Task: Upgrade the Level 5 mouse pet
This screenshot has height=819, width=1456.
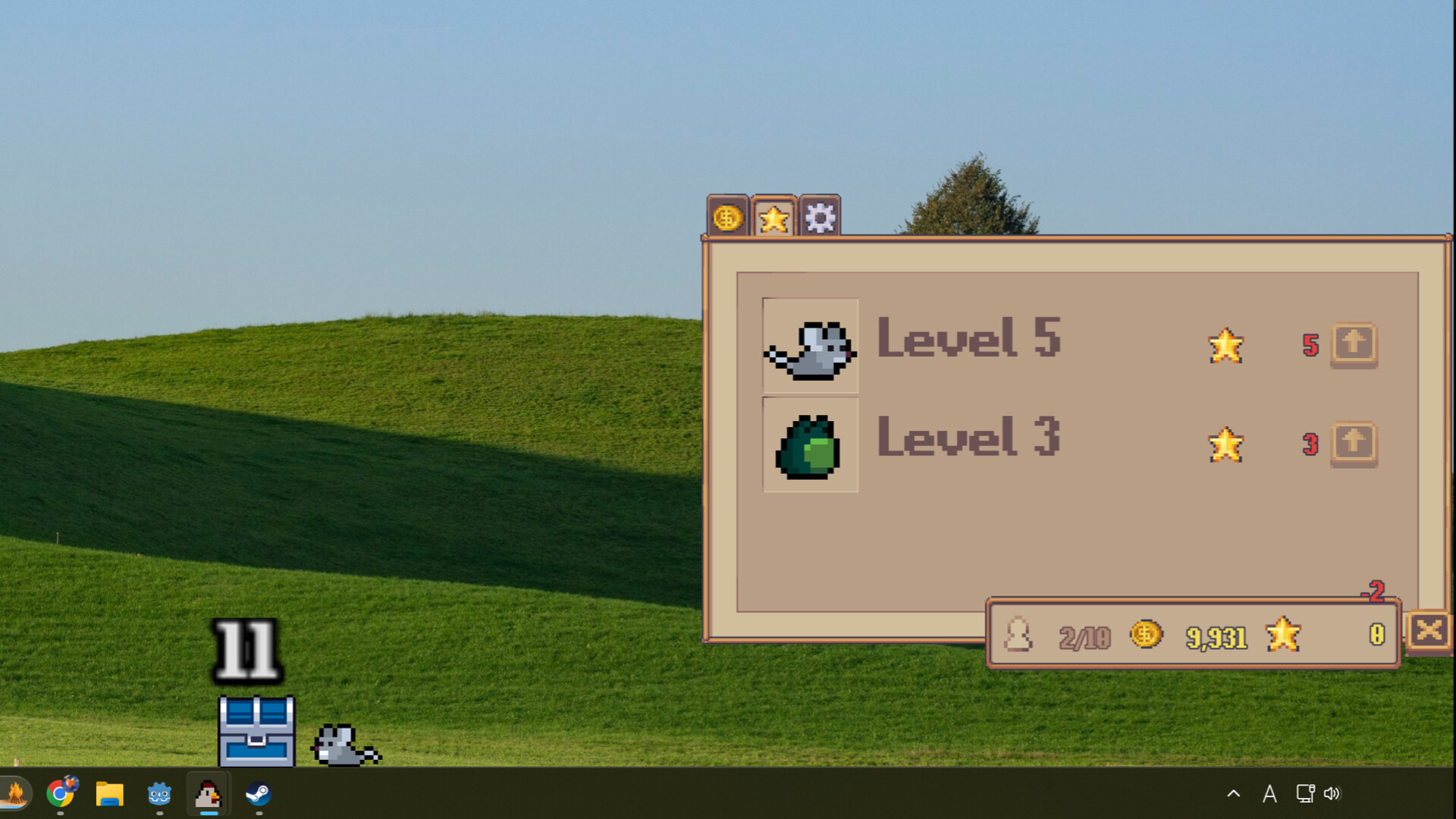Action: [1354, 345]
